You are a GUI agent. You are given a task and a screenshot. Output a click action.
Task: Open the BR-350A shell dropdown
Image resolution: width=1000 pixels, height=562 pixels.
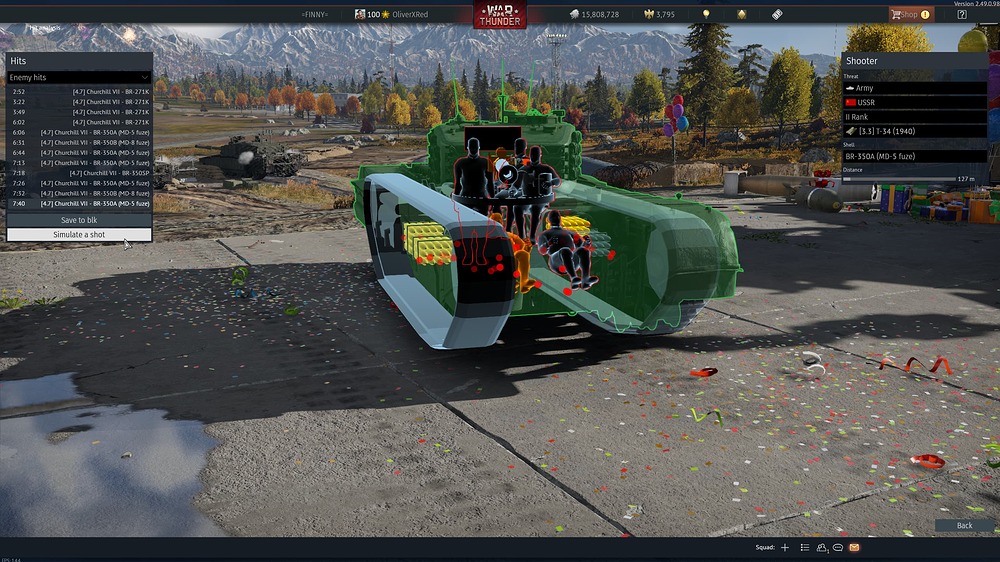[915, 157]
